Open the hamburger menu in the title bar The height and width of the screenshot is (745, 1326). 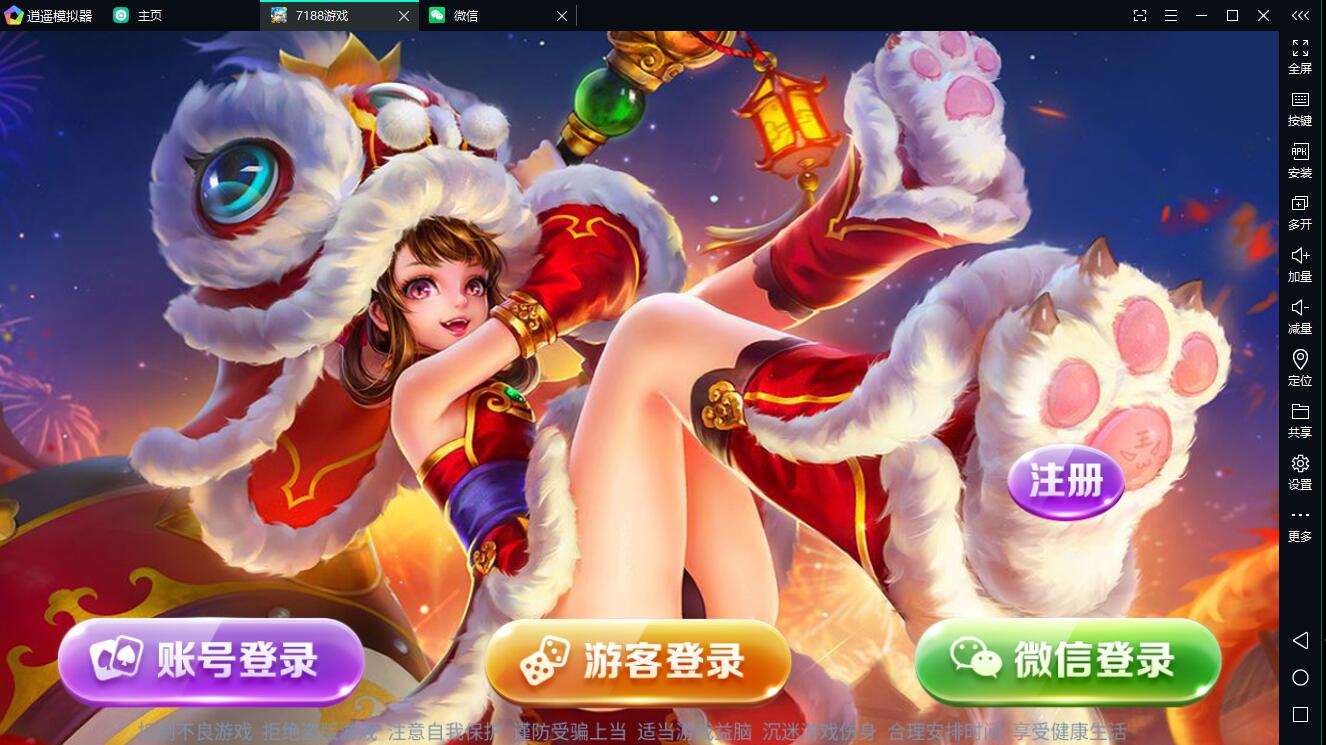pos(1170,15)
